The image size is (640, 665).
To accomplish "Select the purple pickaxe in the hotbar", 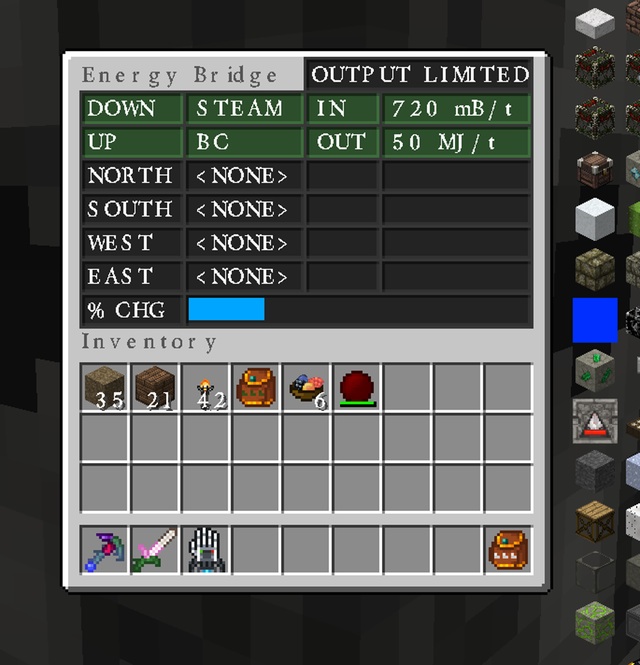I will click(104, 550).
